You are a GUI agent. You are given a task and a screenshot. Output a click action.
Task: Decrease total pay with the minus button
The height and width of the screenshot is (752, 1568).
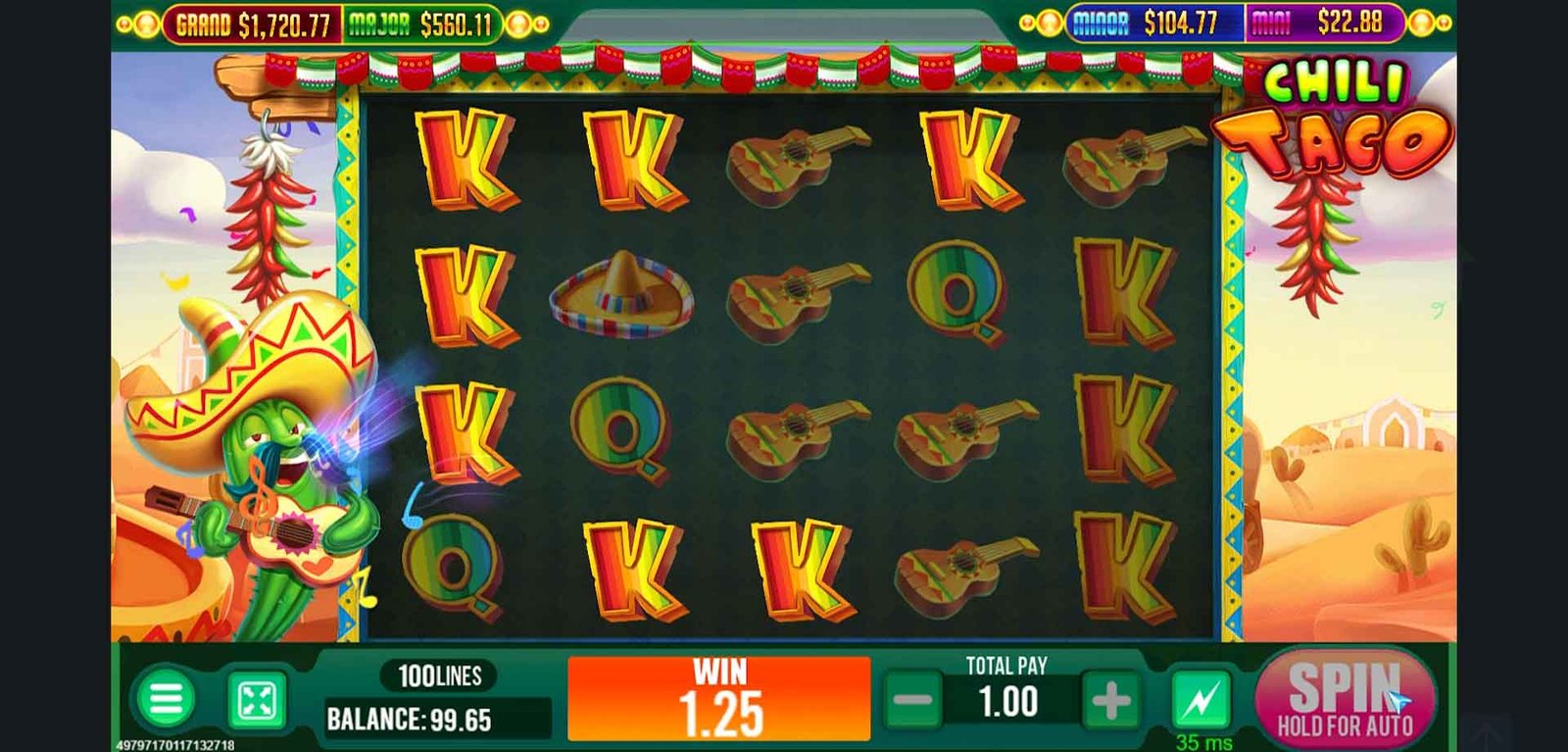click(912, 701)
